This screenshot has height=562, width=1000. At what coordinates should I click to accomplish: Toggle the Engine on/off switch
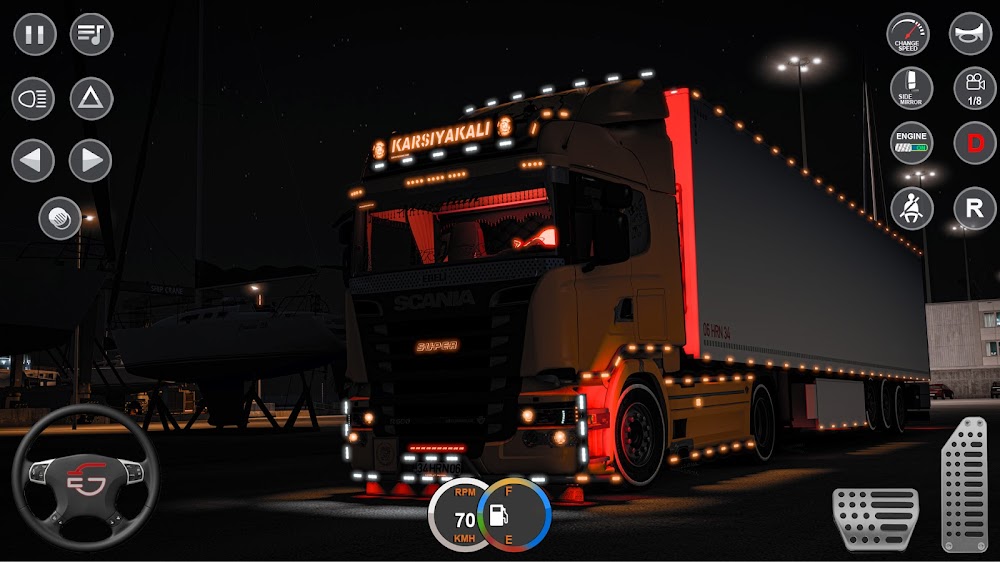tap(912, 142)
